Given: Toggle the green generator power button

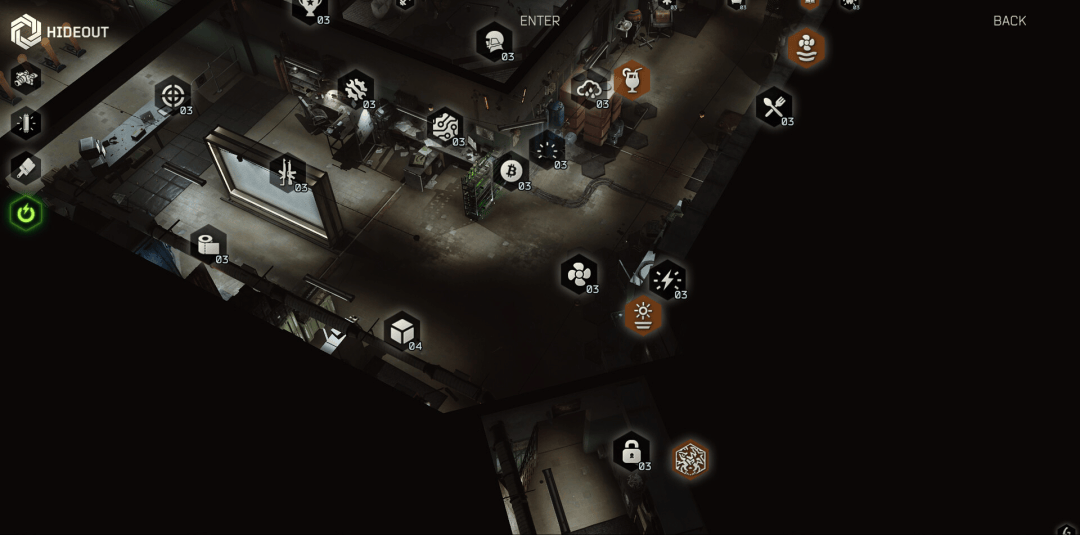Looking at the screenshot, I should [26, 213].
